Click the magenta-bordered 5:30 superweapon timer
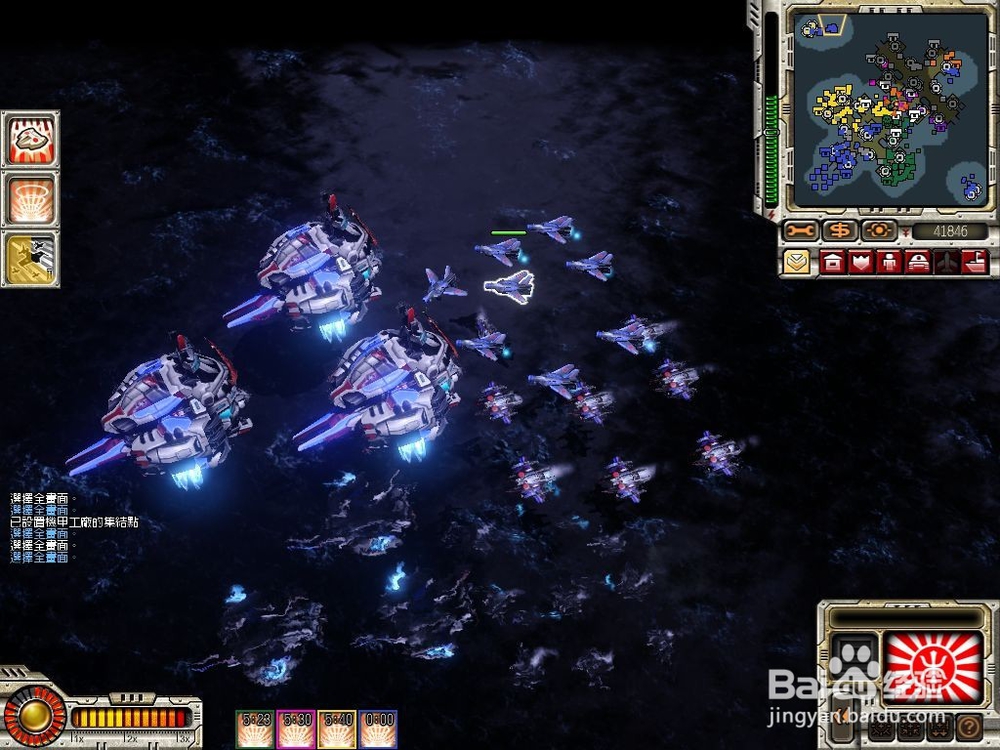The image size is (1000, 750). point(297,729)
